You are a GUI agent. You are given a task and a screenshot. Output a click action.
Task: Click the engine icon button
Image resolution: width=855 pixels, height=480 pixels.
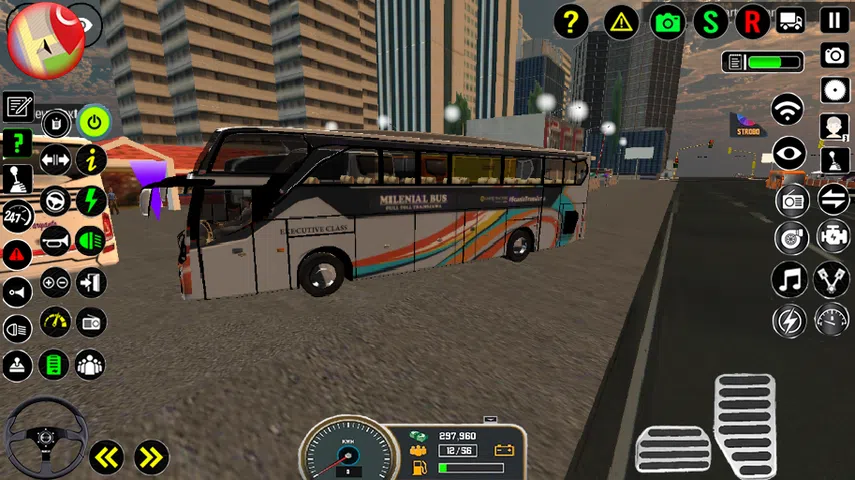pyautogui.click(x=832, y=238)
